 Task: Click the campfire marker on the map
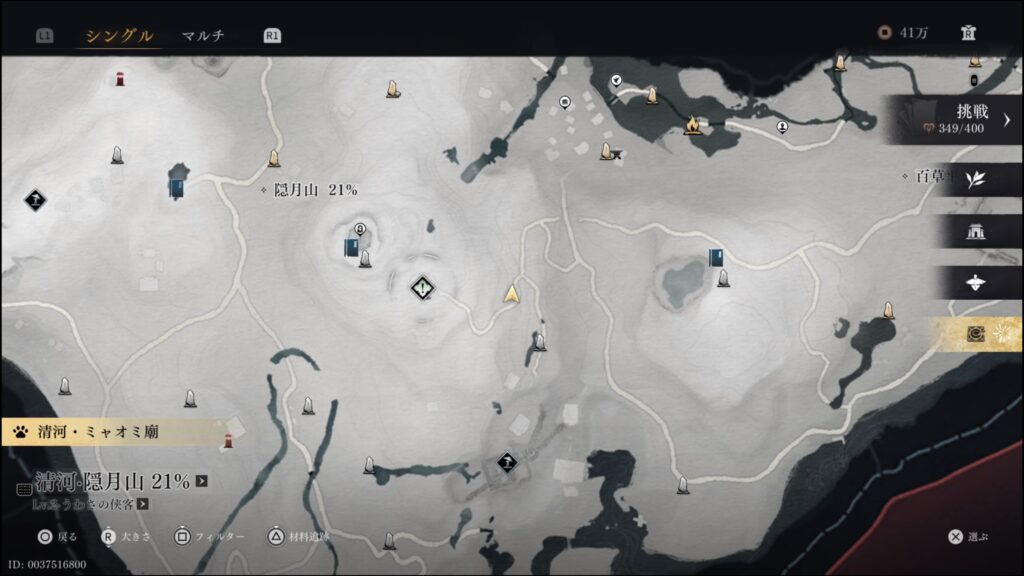click(691, 125)
